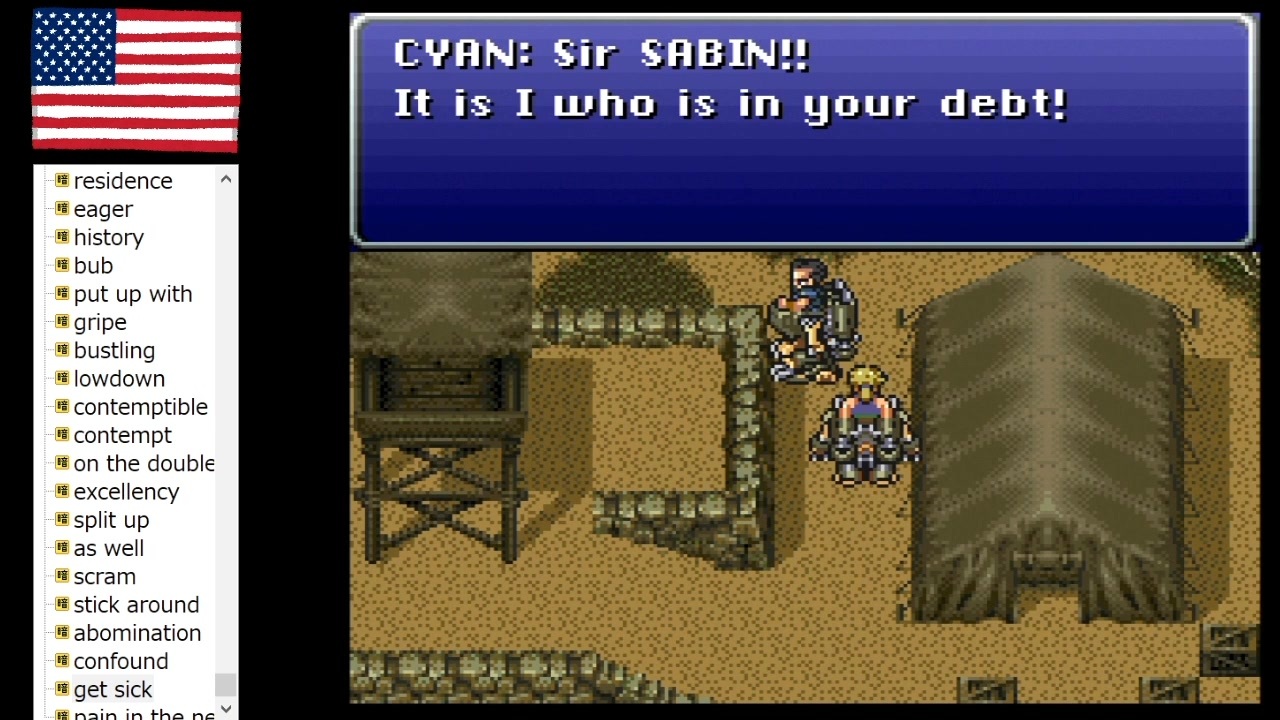Click the dictionary icon beside "abomination"
Viewport: 1280px width, 720px height.
pos(60,633)
